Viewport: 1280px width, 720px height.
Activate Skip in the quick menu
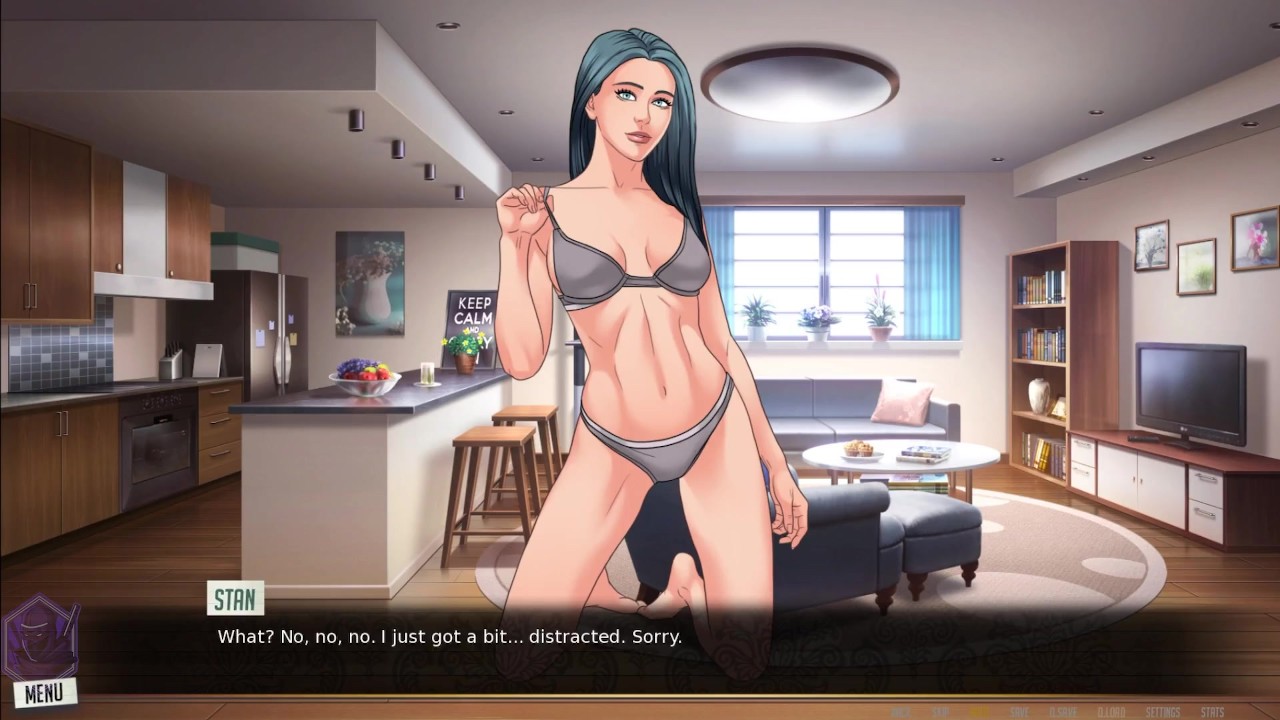tap(940, 712)
